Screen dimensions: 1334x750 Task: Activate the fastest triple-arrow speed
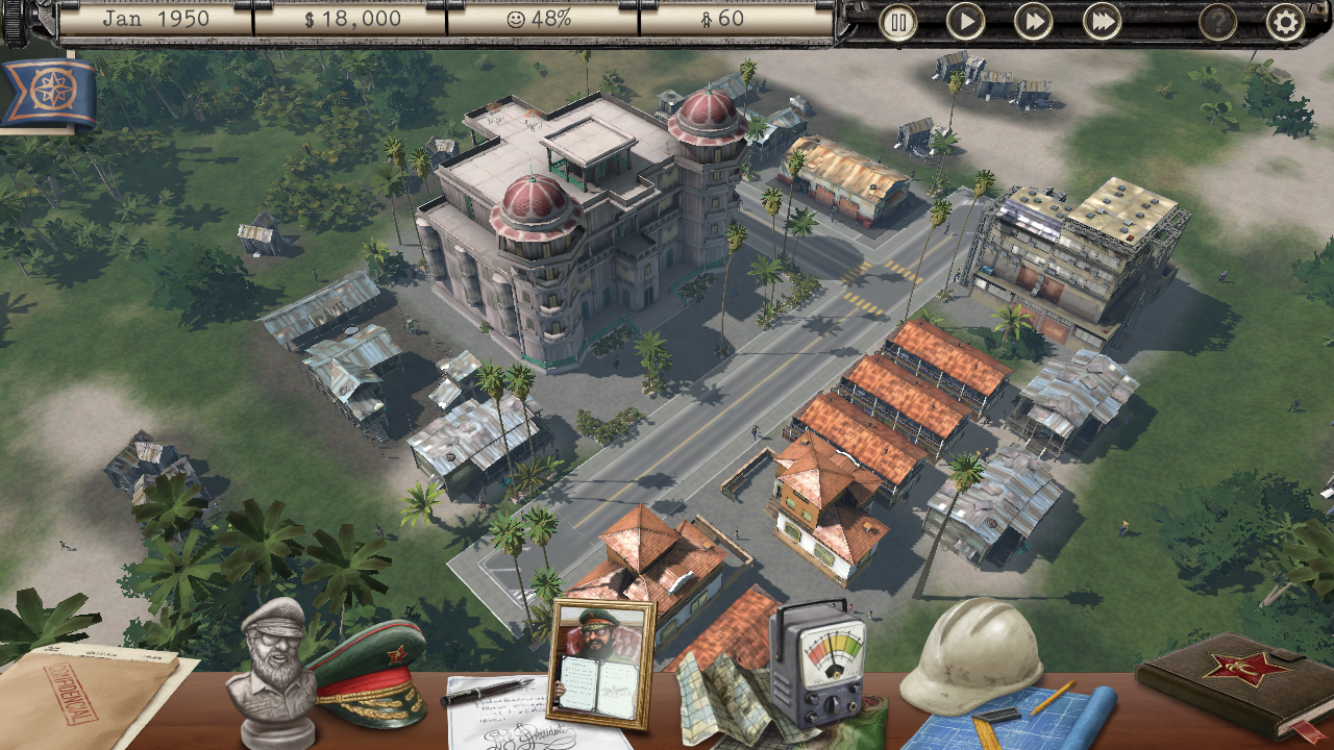click(1102, 22)
